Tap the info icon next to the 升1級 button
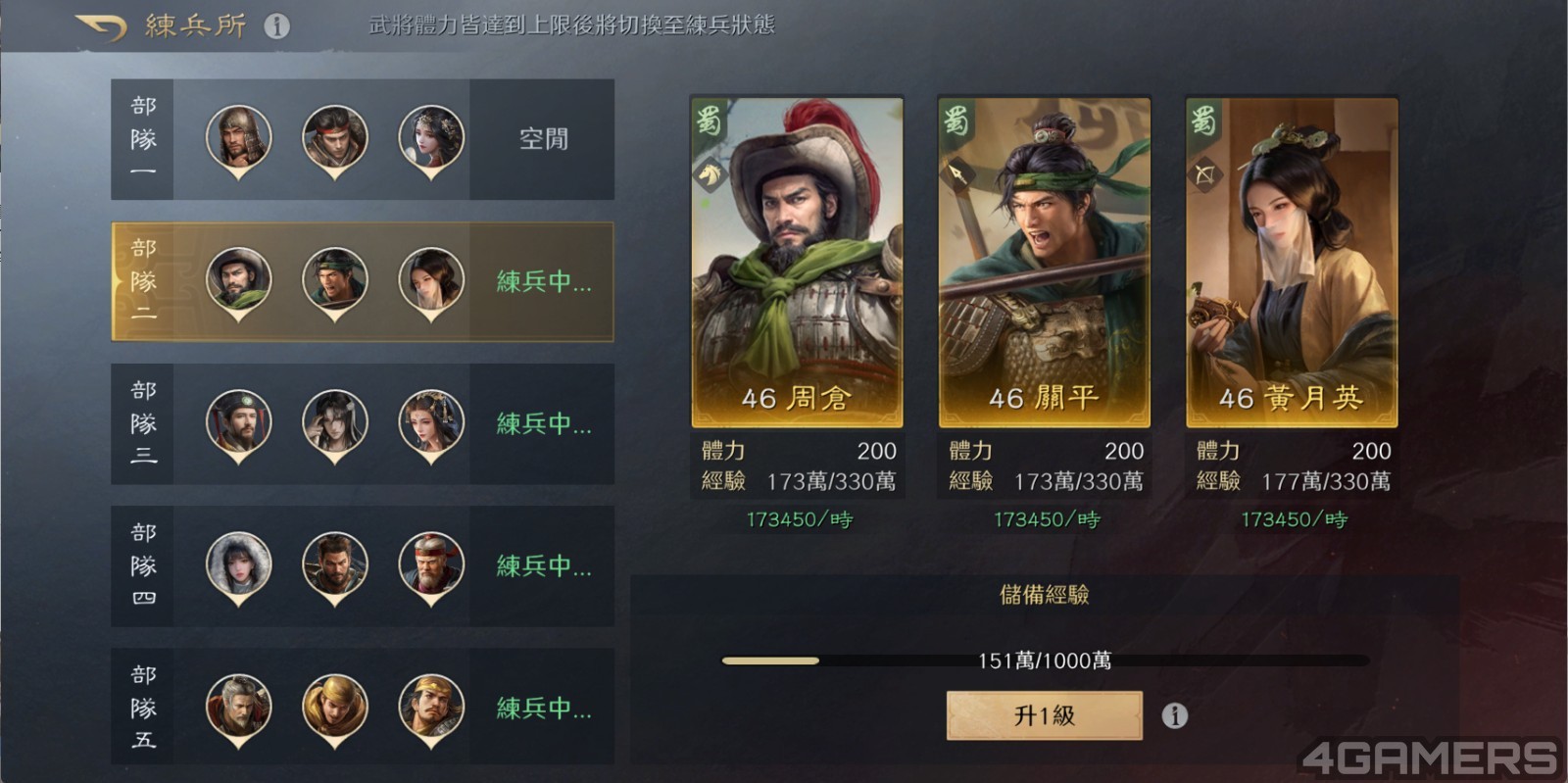 coord(1174,715)
